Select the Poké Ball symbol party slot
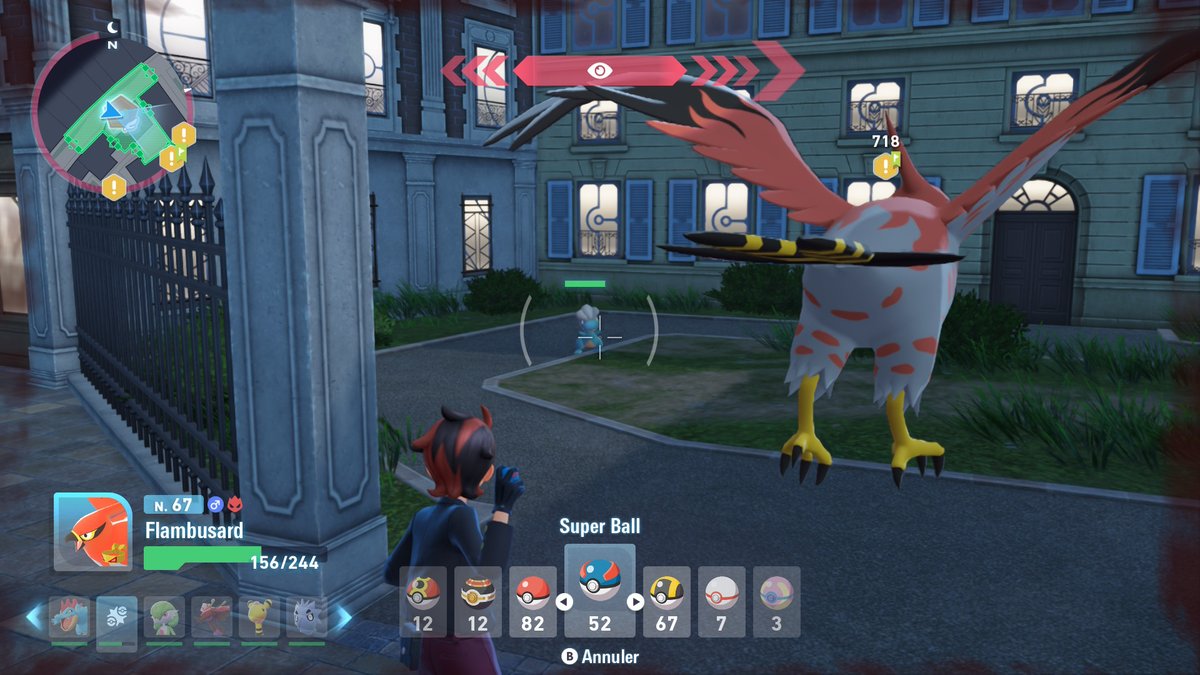Image resolution: width=1200 pixels, height=675 pixels. point(117,618)
